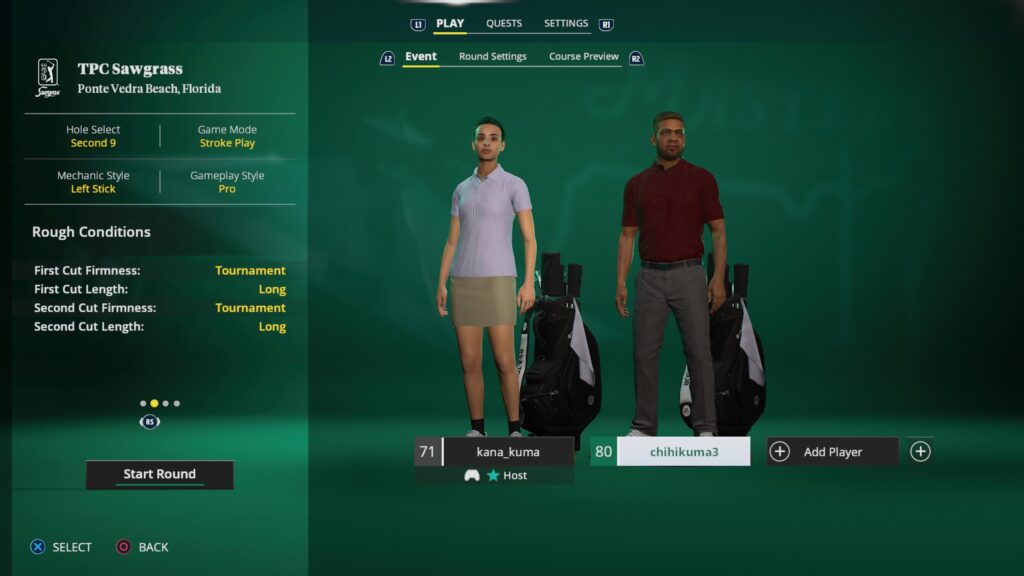
Task: Open the Course Preview sub-tab
Action: 584,57
